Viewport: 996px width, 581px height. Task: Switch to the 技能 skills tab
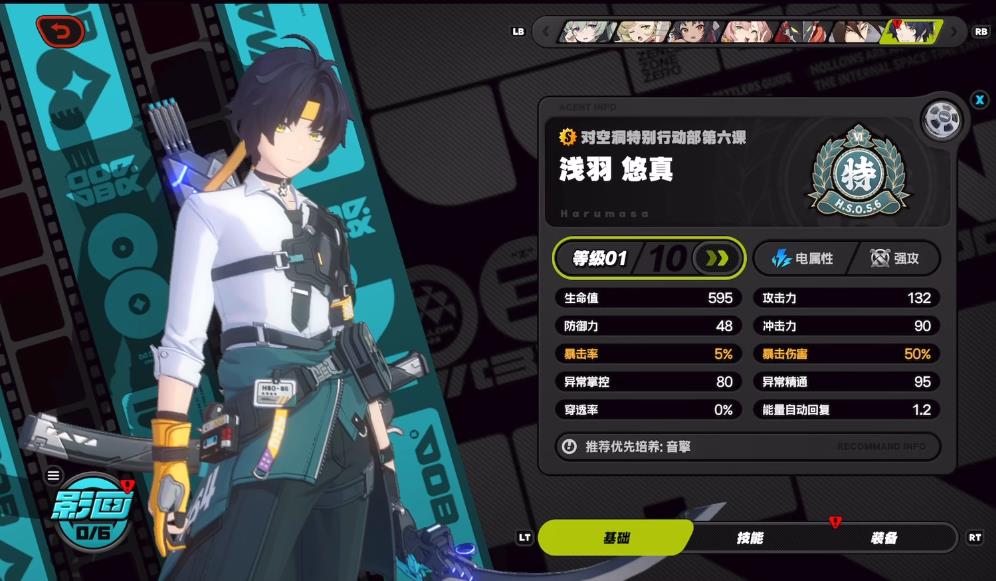tap(750, 538)
